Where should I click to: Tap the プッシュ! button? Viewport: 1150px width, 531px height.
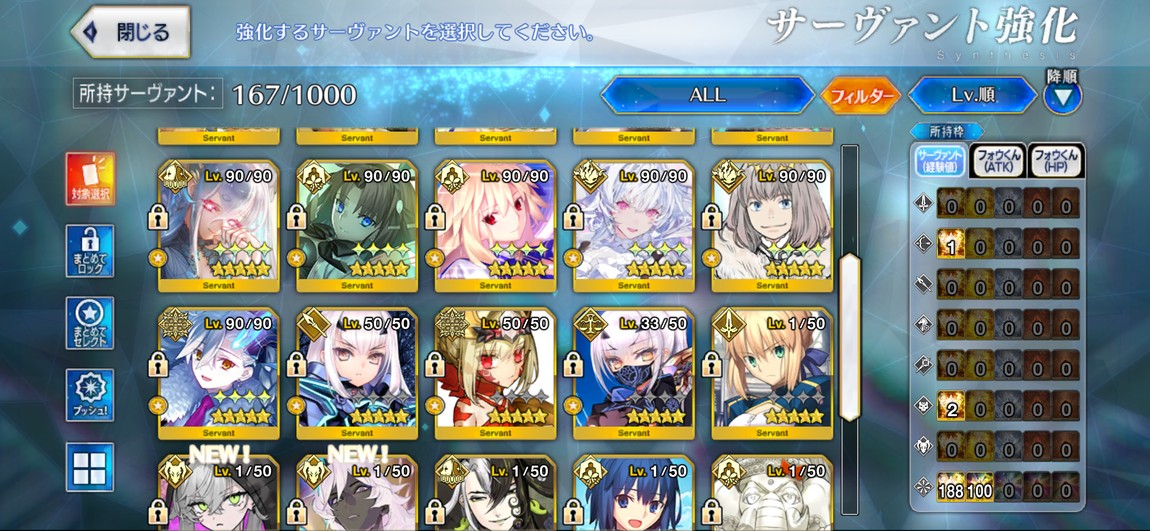[90, 394]
